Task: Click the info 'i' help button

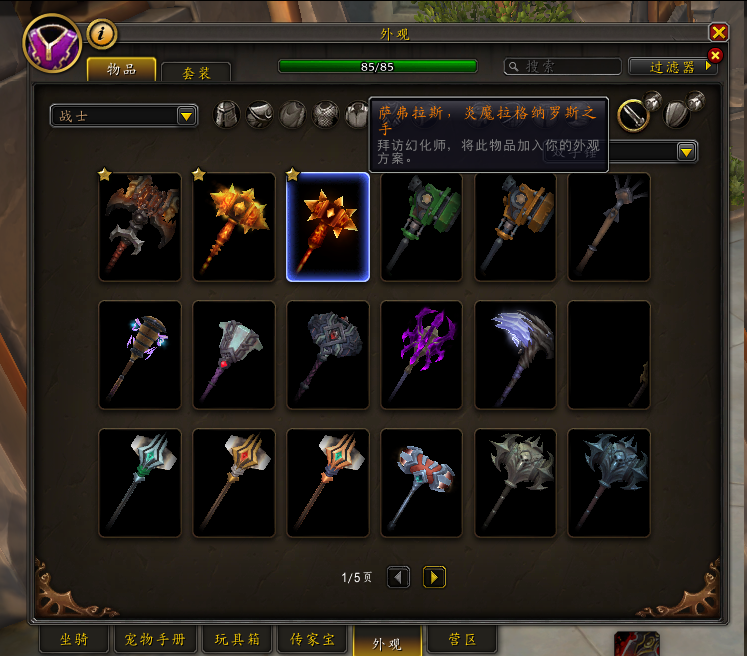Action: 102,34
